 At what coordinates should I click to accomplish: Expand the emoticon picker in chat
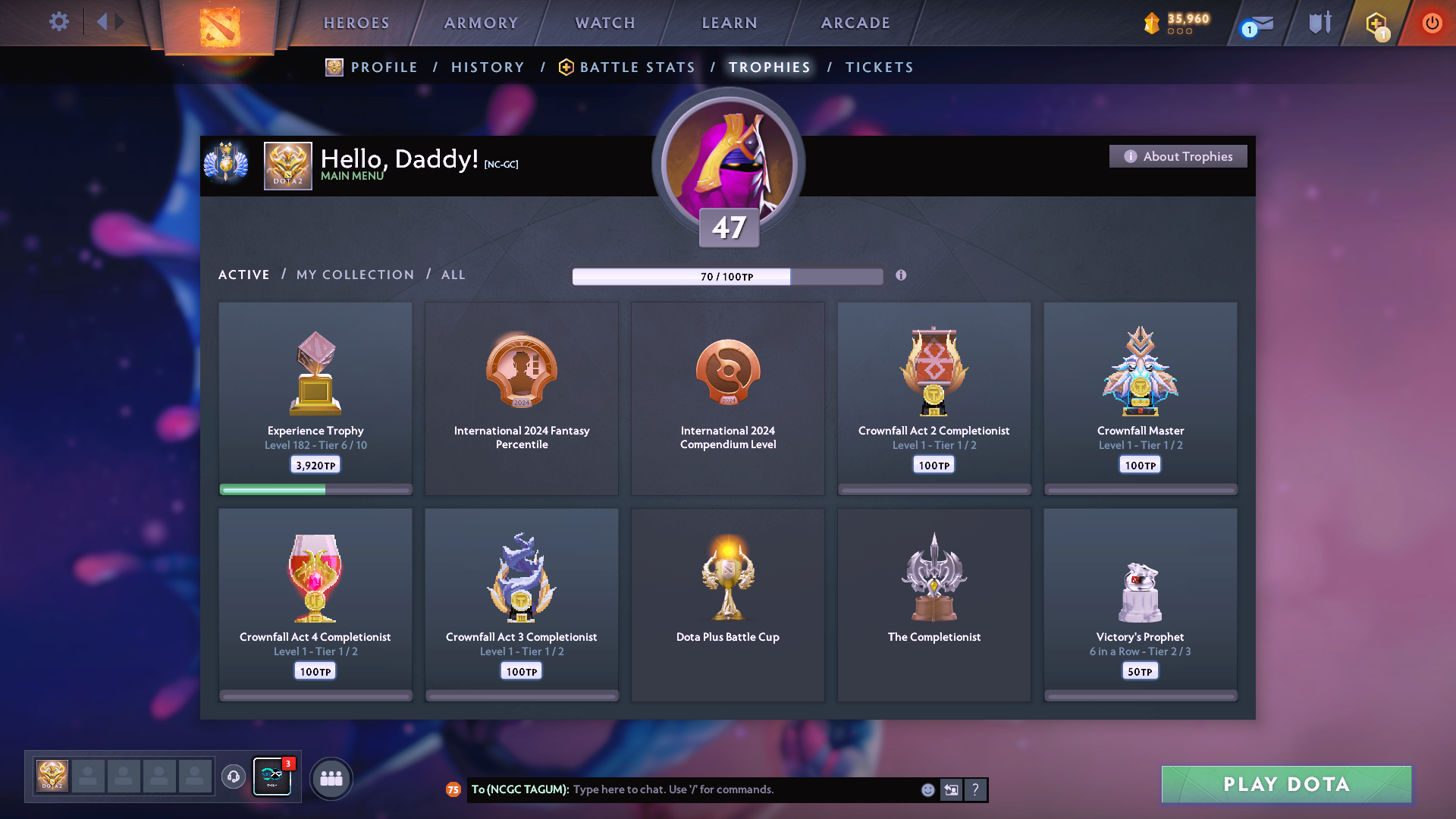[x=927, y=789]
